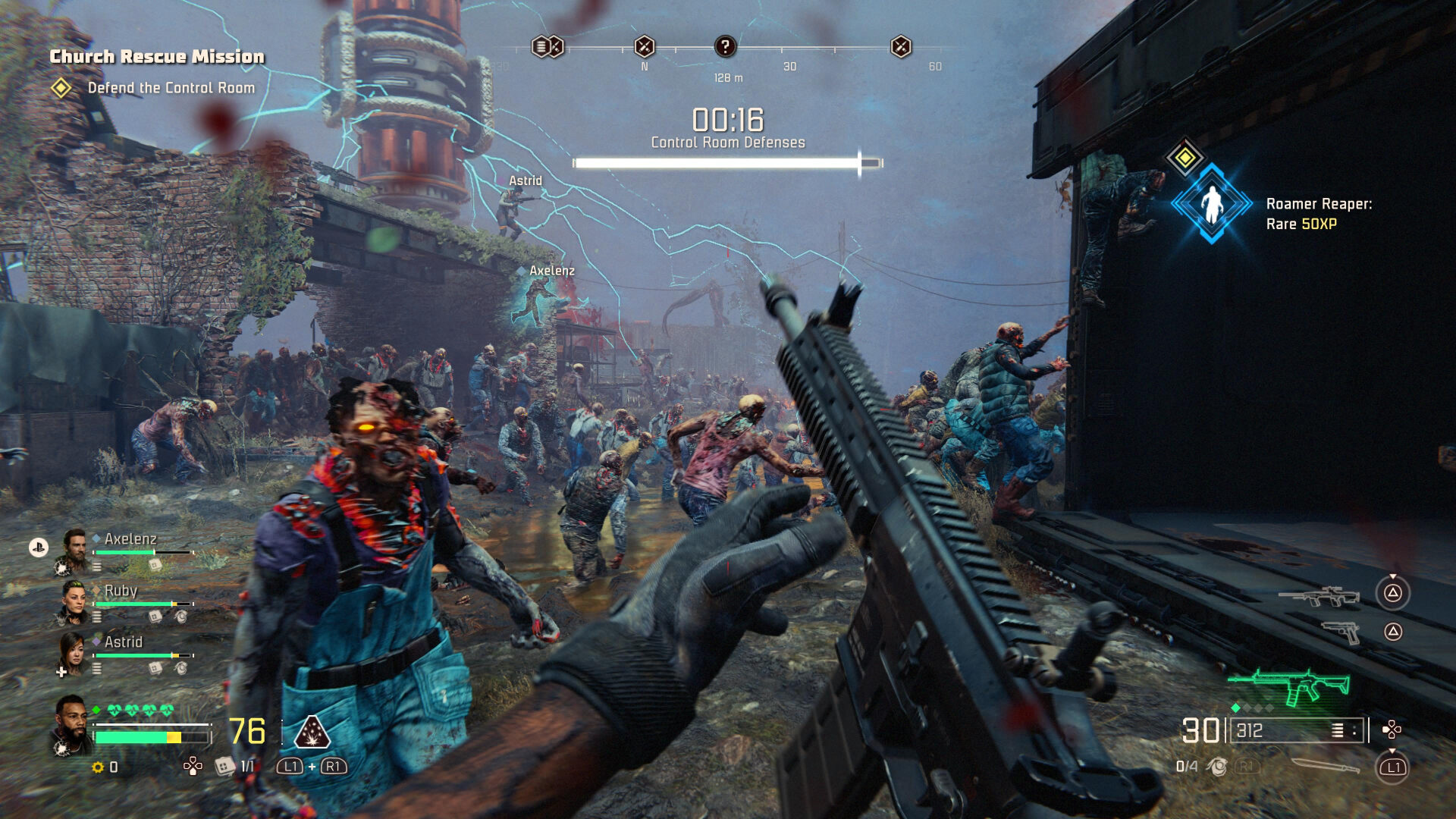Select the sniper rifle weapon swap icon
Screen dimensions: 1456x819
point(1319,597)
